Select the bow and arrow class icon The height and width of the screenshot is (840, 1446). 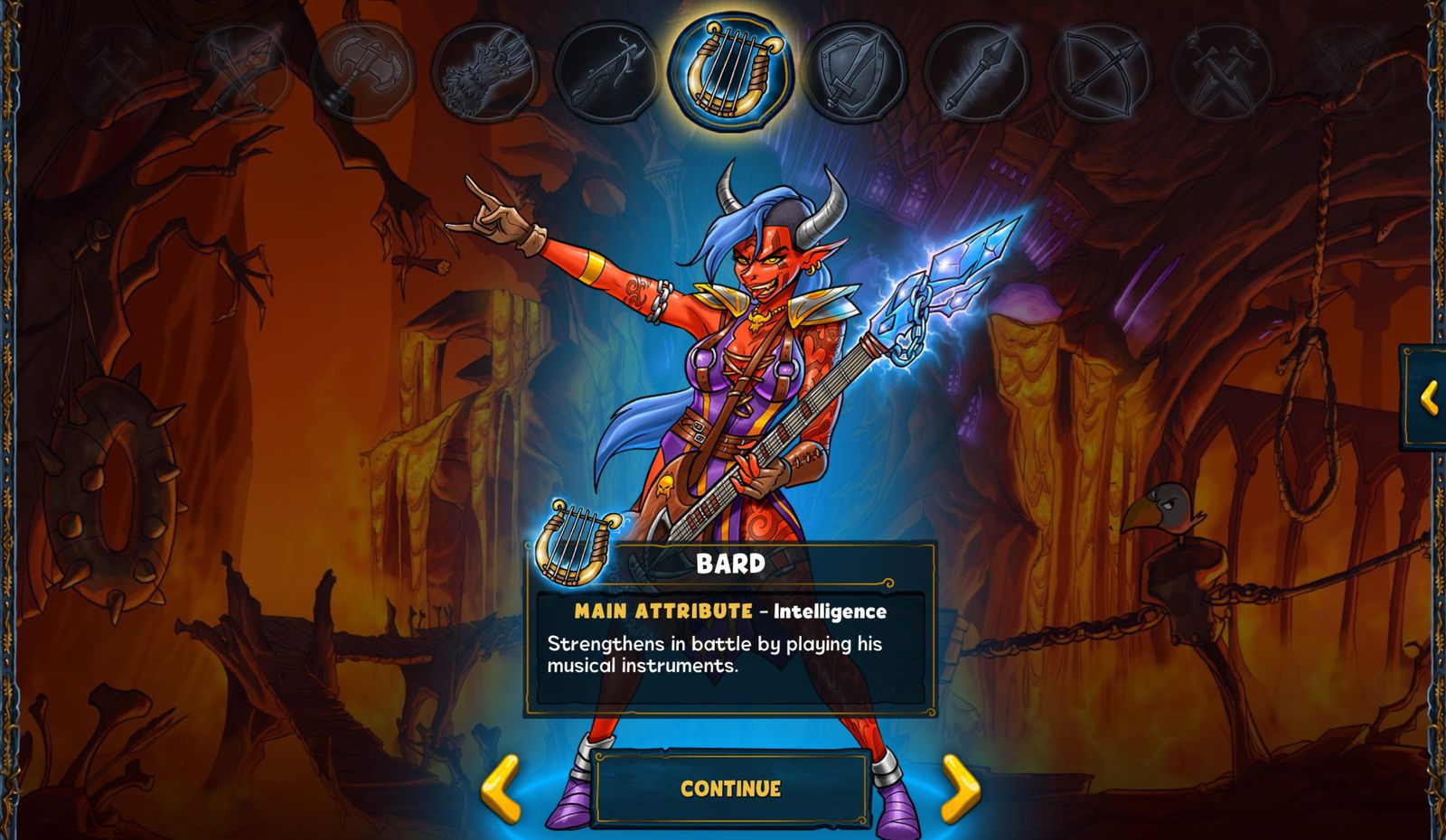tap(1100, 72)
